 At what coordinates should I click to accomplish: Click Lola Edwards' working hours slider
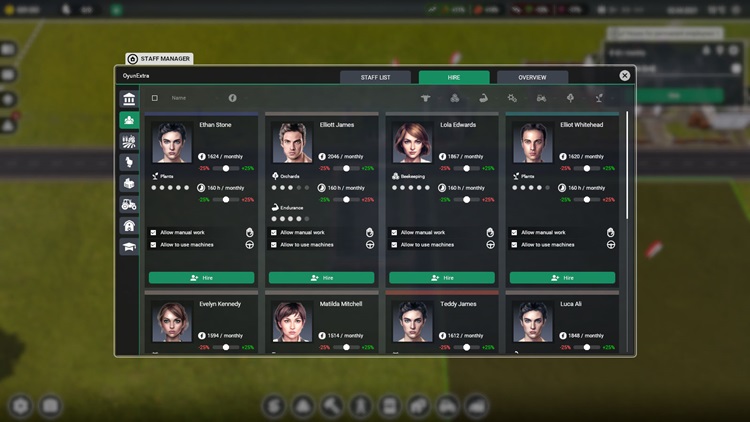pos(466,199)
